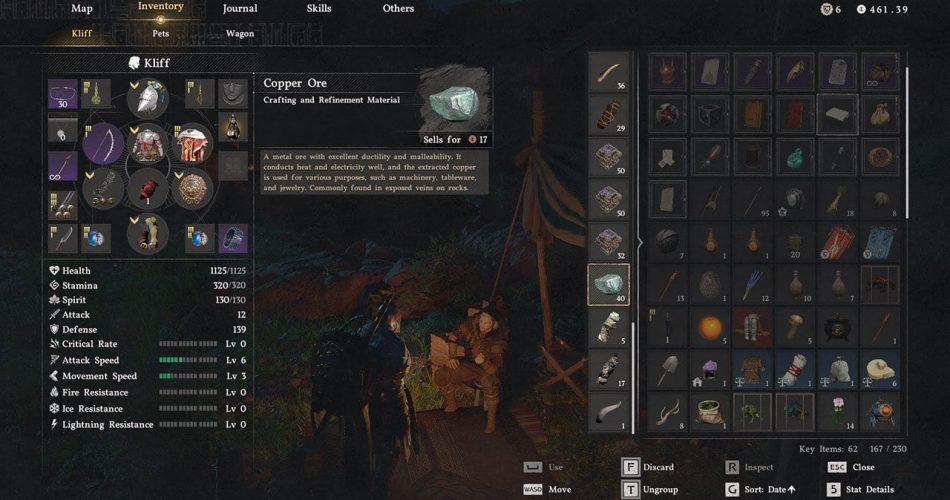Go to the Others tab
Image resolution: width=950 pixels, height=500 pixels.
pos(398,8)
